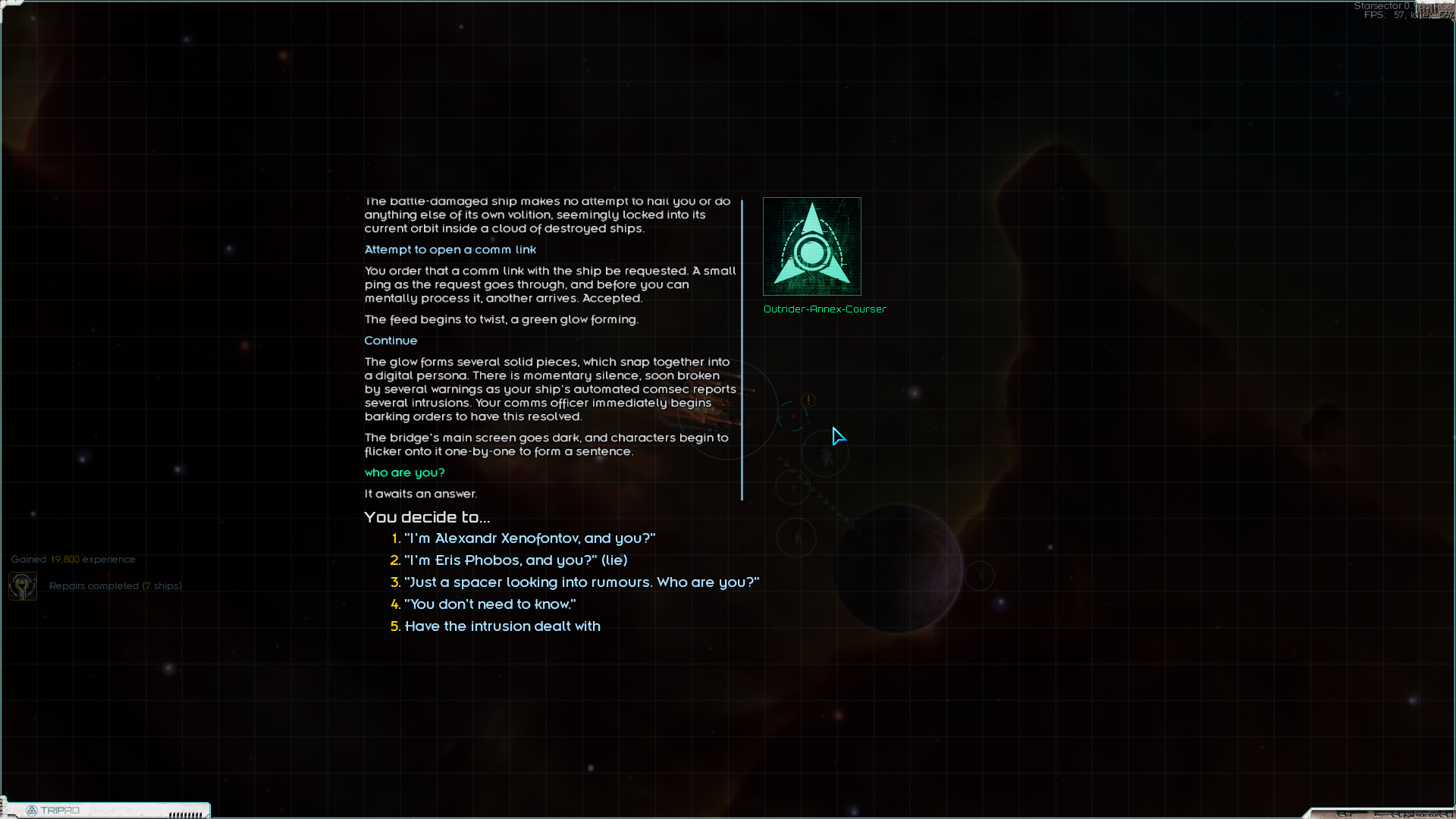This screenshot has height=819, width=1456.
Task: Choose "Have the intrusion dealt with"
Action: pos(502,626)
